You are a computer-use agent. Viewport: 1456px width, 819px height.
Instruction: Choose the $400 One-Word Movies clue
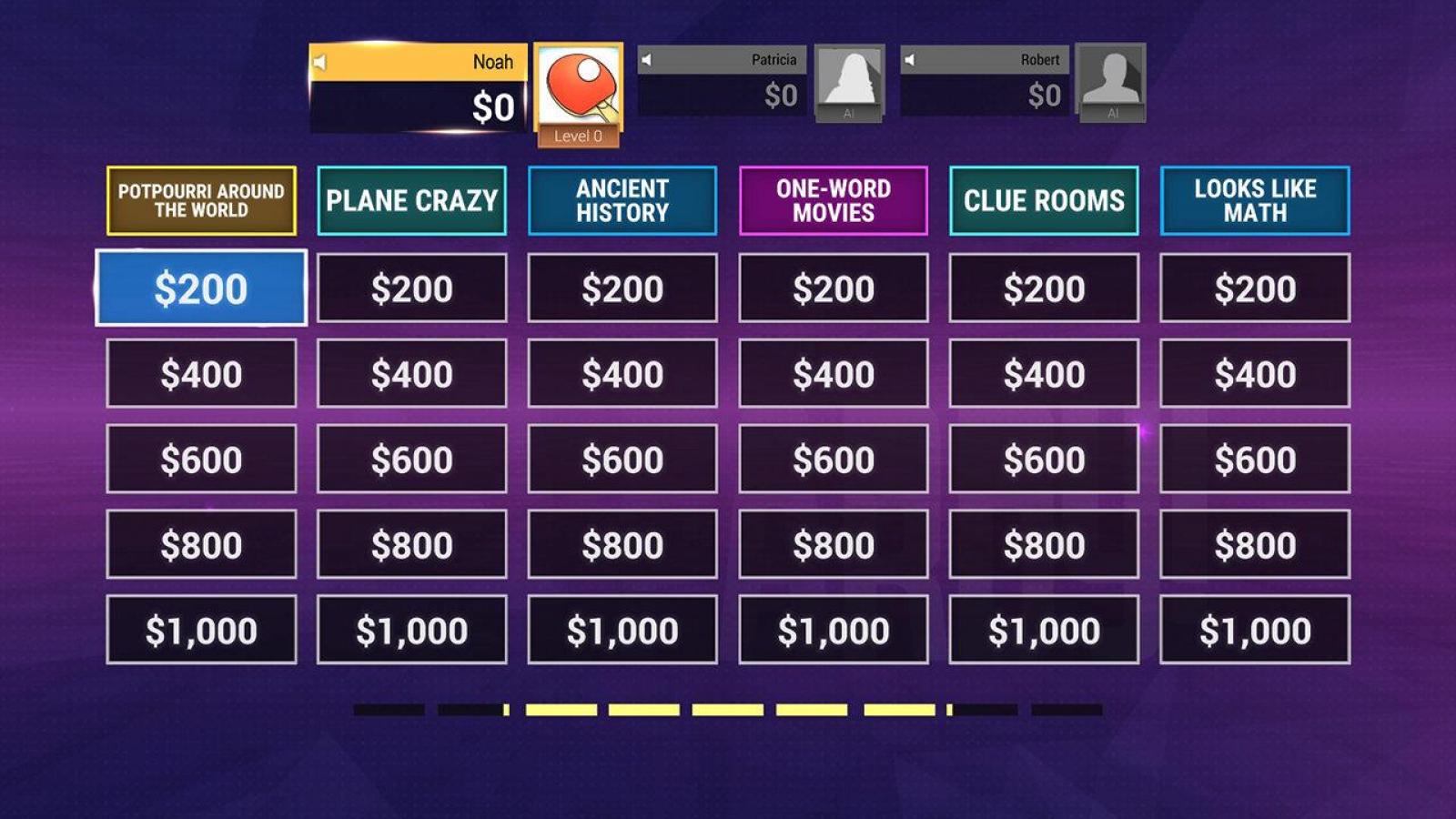tap(833, 374)
